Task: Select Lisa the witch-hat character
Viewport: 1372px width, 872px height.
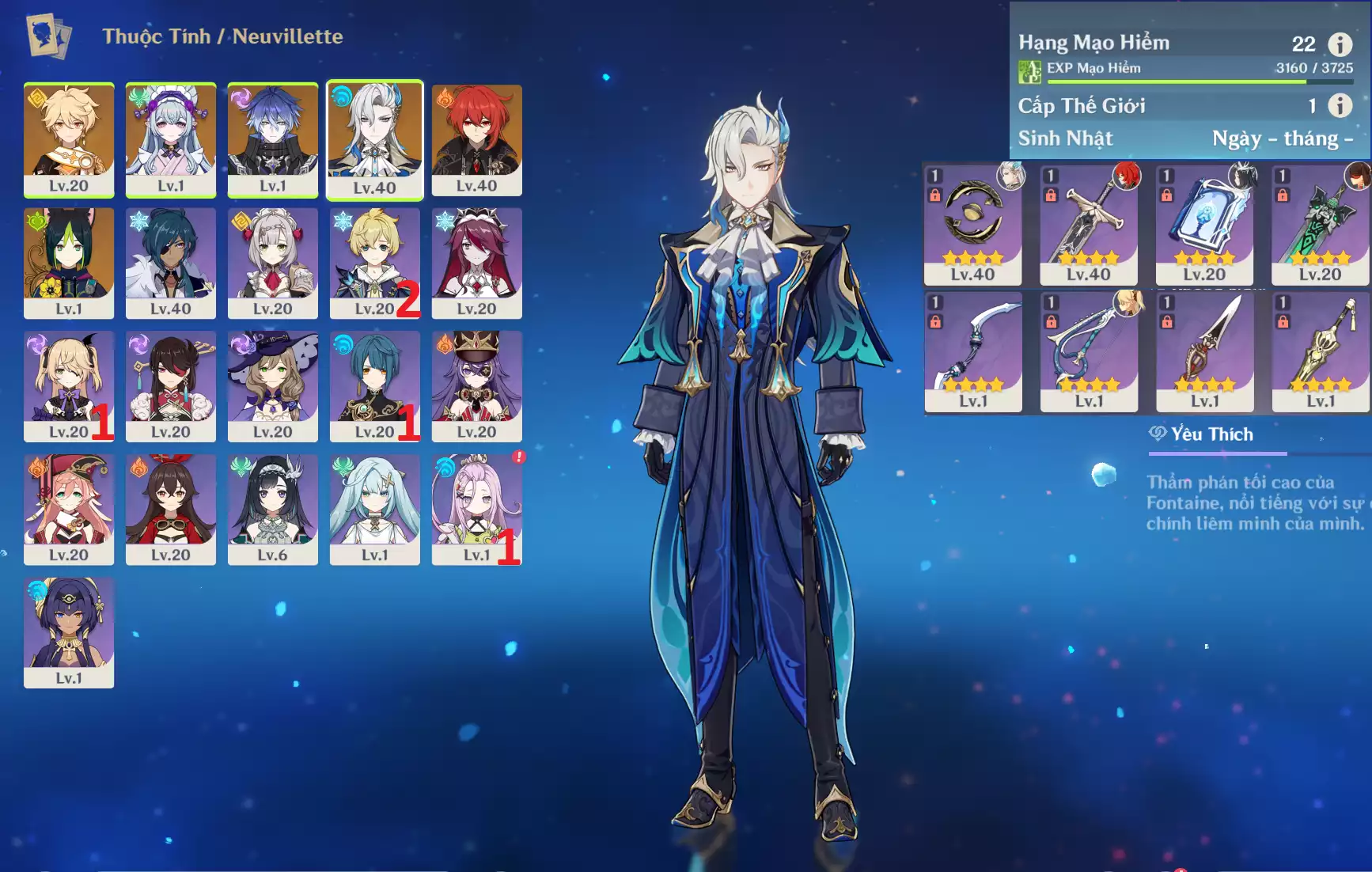Action: pos(273,386)
